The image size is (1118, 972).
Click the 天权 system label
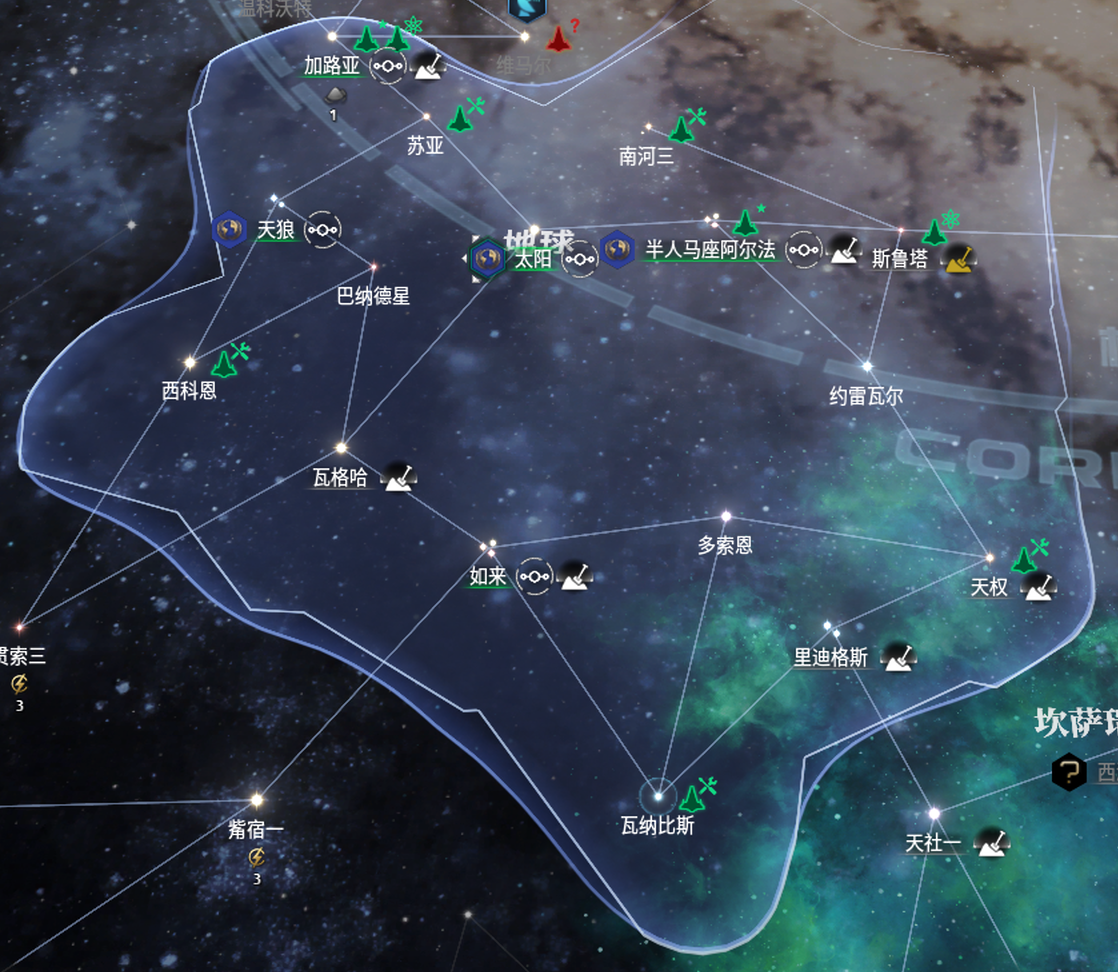989,587
